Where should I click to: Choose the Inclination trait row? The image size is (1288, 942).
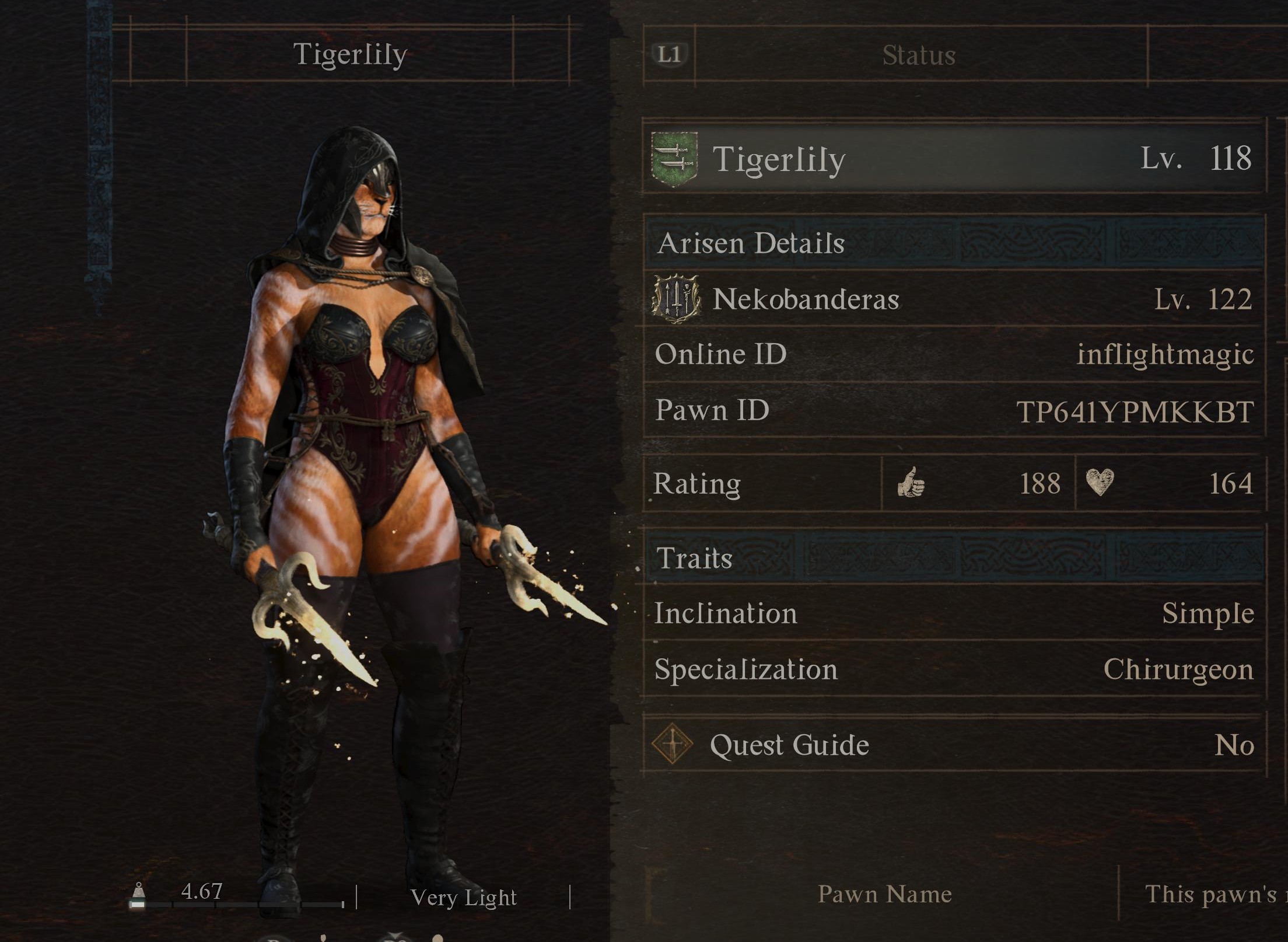click(954, 613)
